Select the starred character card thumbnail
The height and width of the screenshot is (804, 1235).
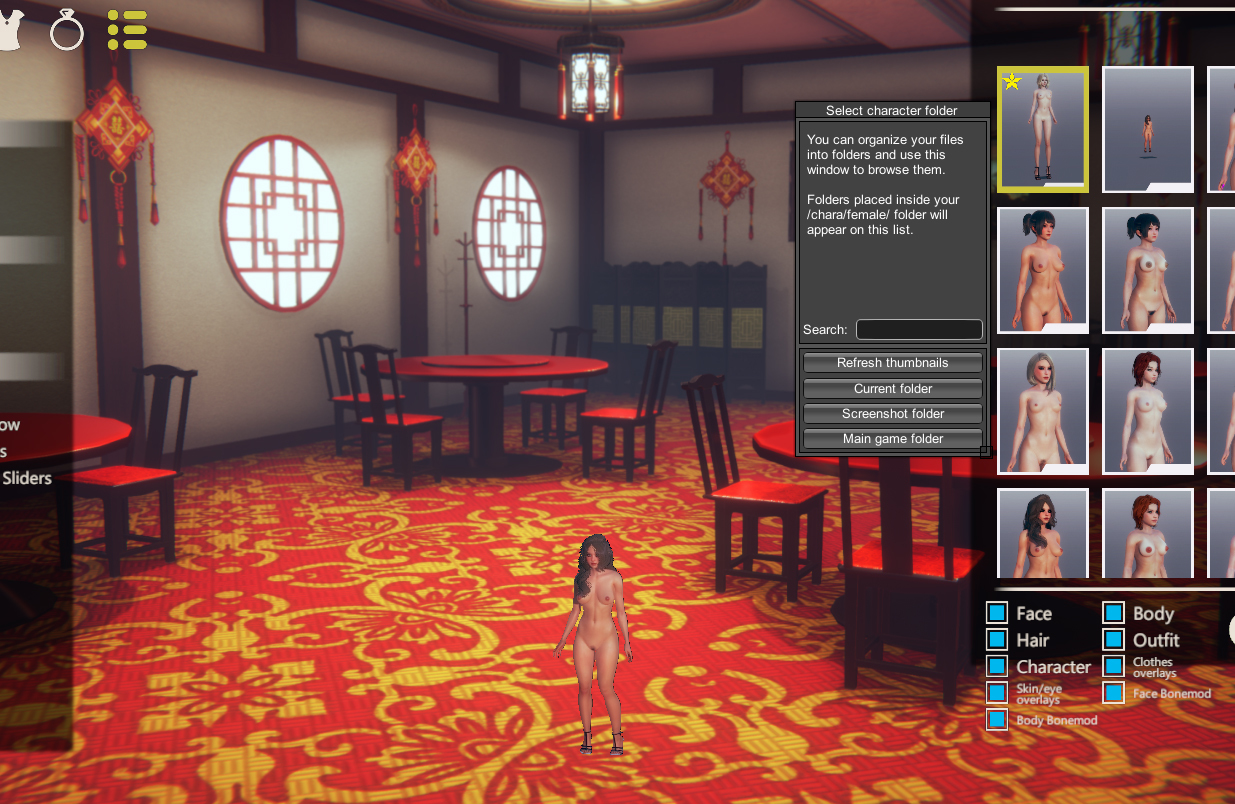pos(1042,129)
